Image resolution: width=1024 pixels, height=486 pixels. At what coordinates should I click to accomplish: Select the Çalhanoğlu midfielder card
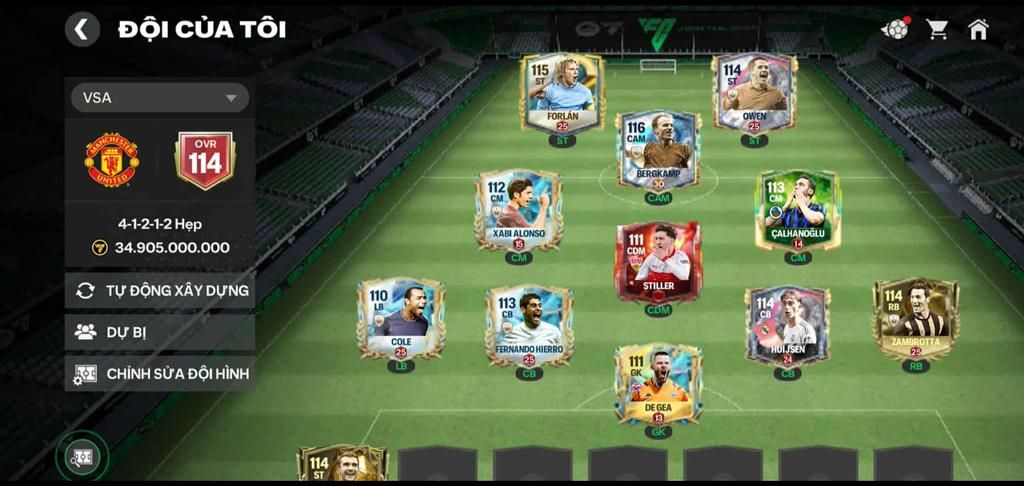coord(797,209)
